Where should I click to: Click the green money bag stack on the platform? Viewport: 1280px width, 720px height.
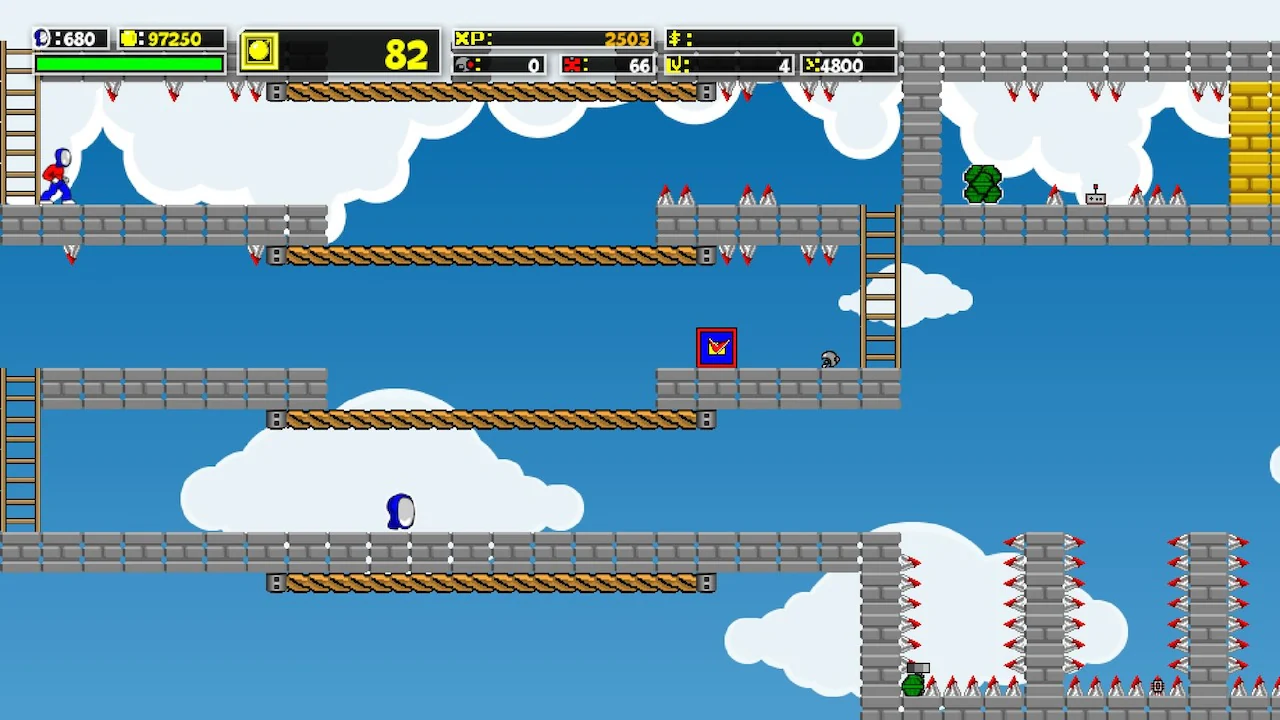coord(982,184)
